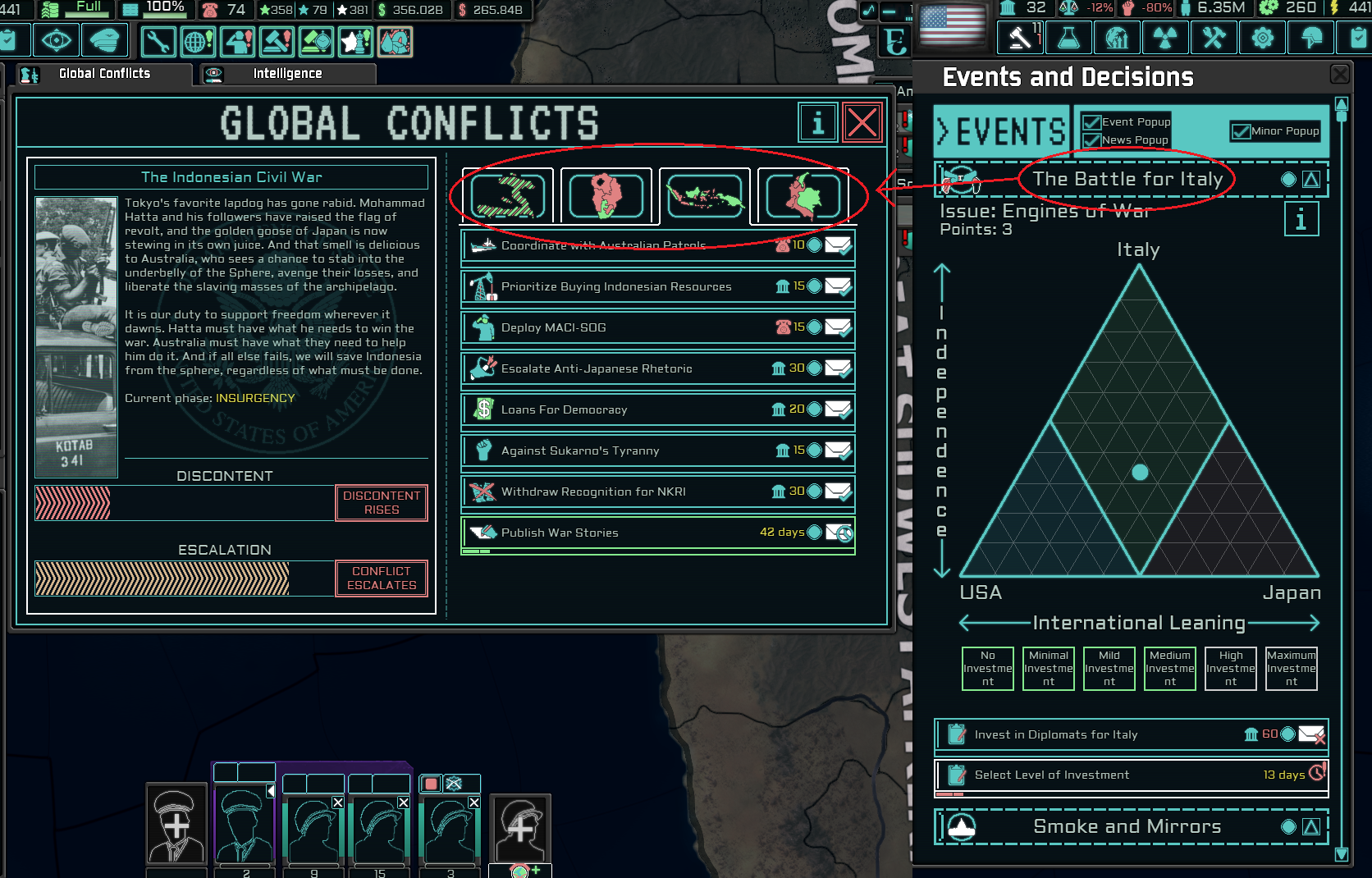Expand The Battle for Italy event details
Image resolution: width=1372 pixels, height=878 pixels.
pos(1311,179)
